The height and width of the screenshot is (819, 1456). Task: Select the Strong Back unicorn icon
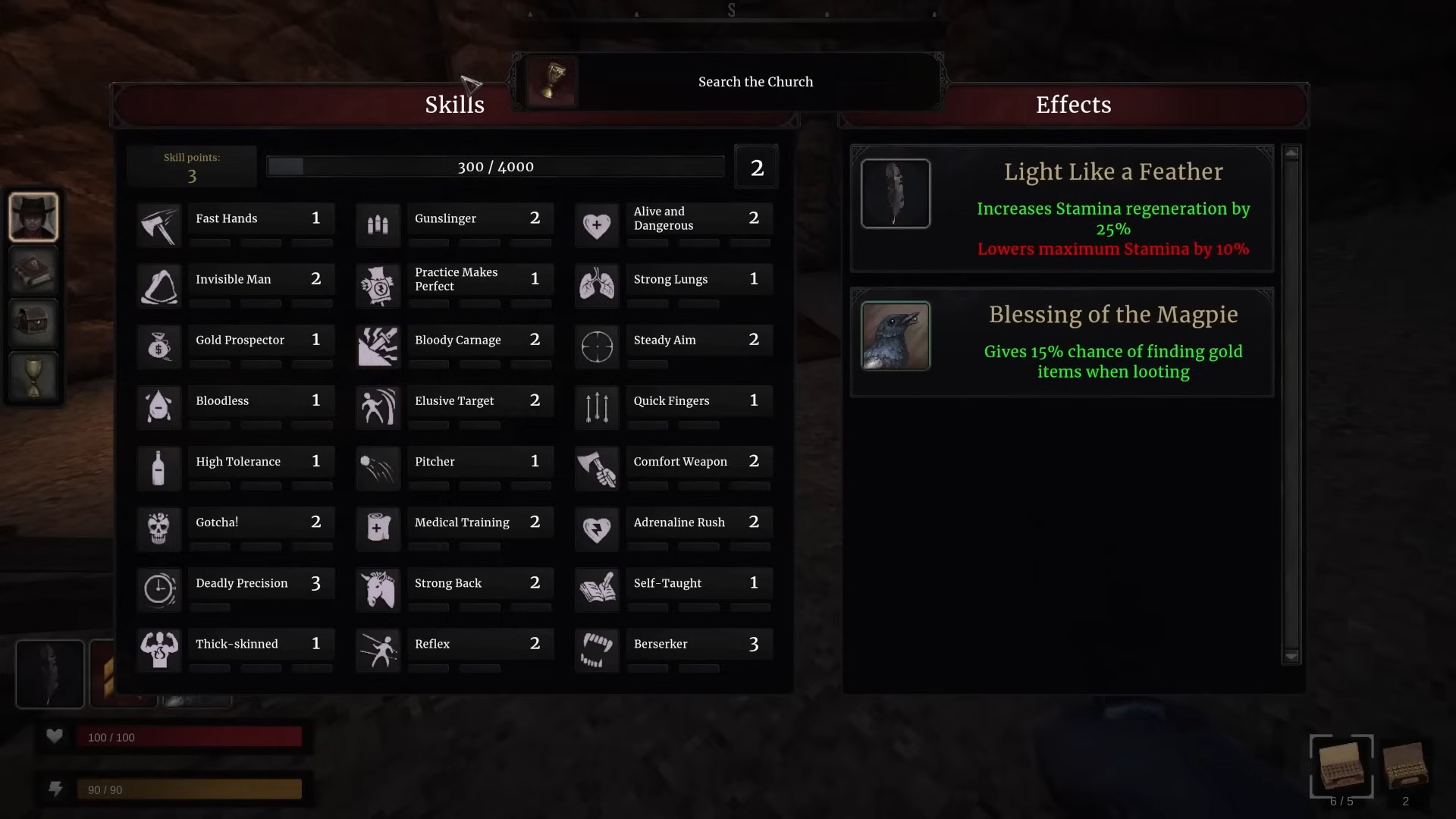pos(378,589)
